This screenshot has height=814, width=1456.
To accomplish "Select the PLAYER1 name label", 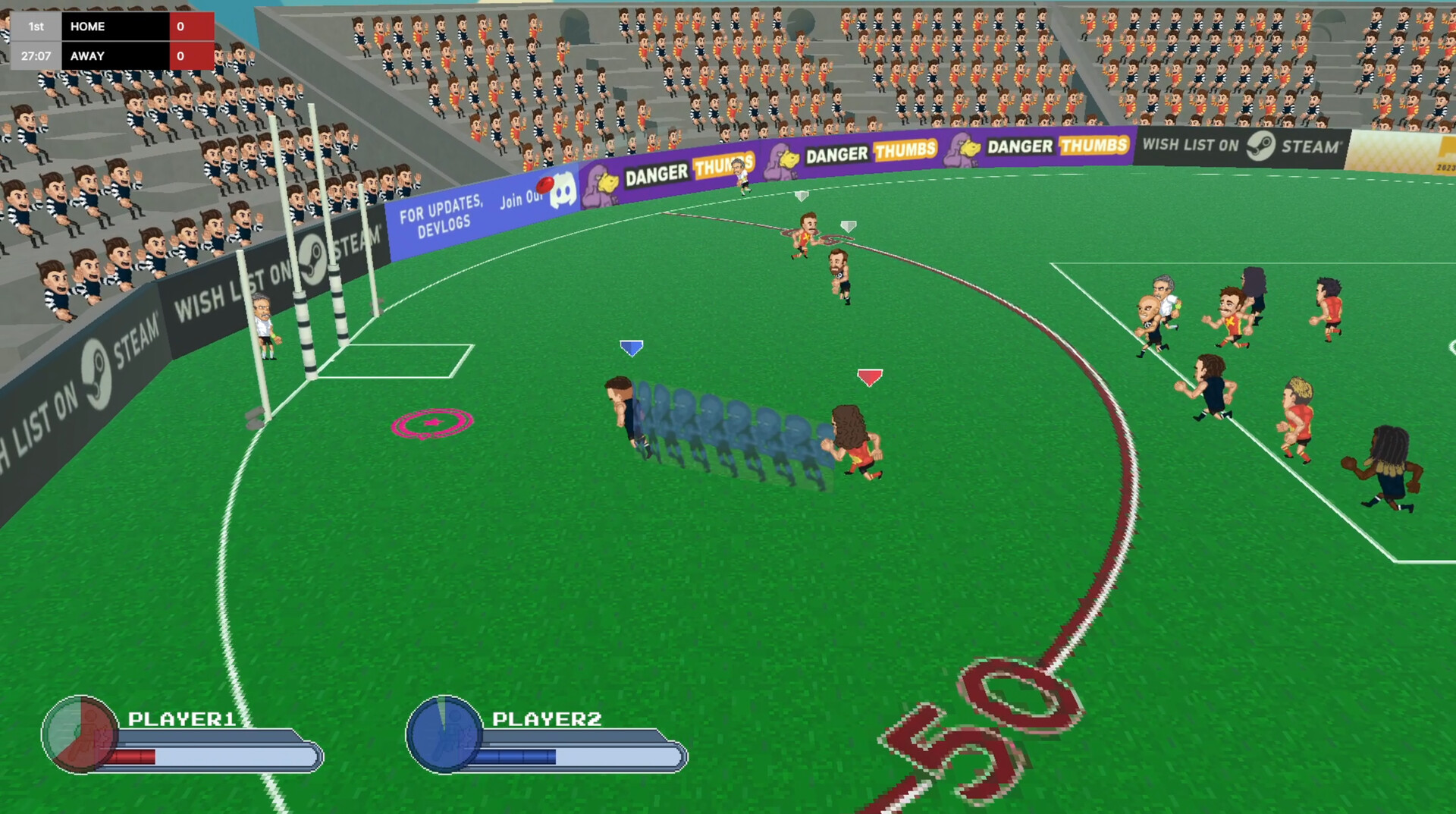I will (x=182, y=718).
